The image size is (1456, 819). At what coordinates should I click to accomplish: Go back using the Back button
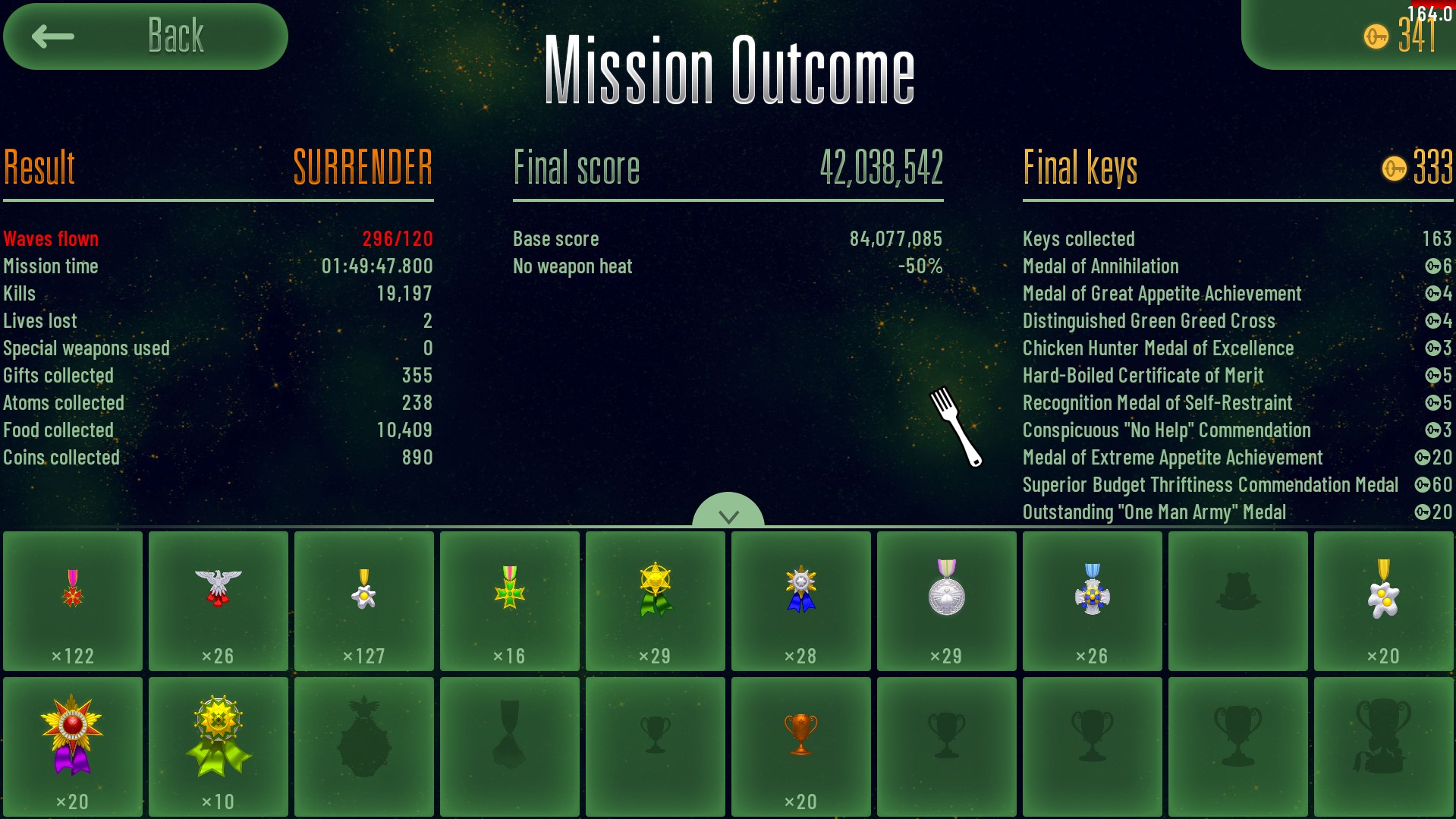(145, 36)
